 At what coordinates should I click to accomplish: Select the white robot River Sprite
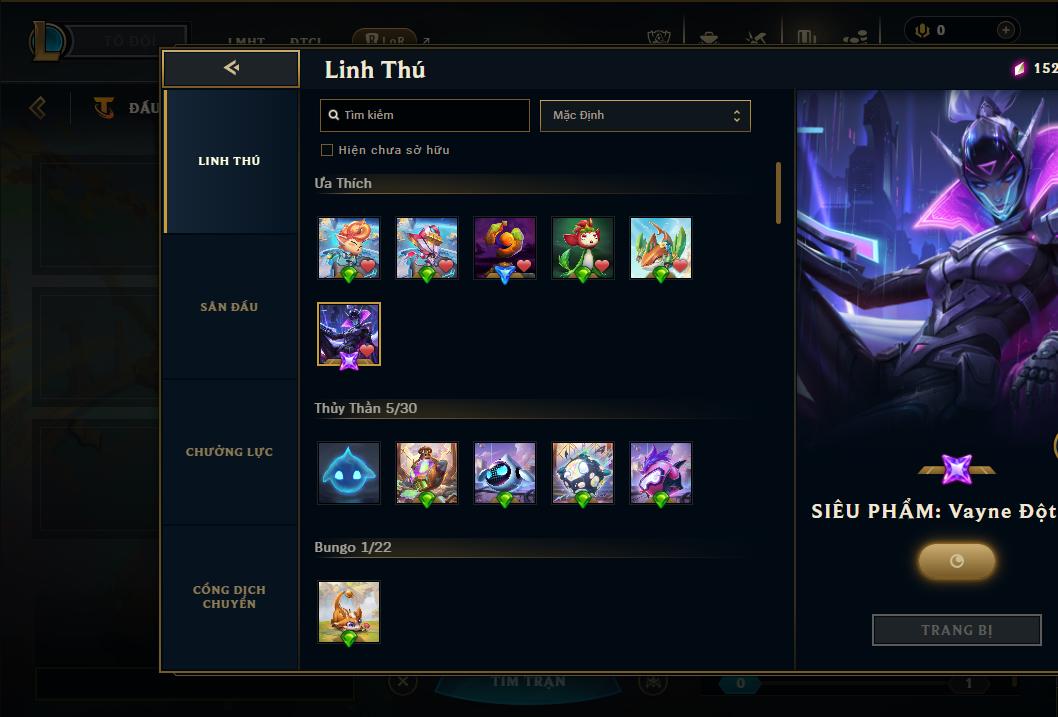[x=505, y=473]
